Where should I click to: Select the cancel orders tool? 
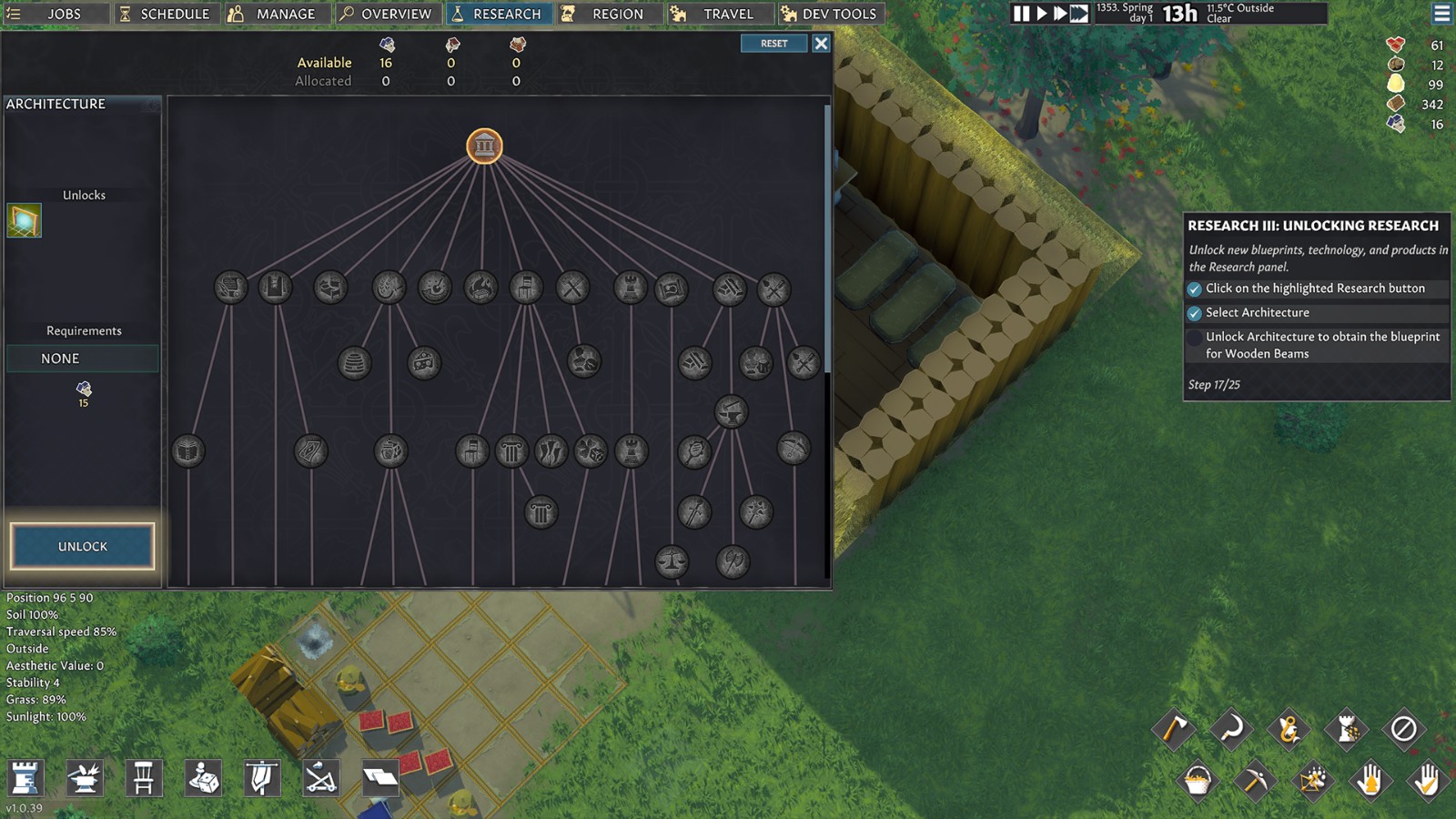(1403, 729)
